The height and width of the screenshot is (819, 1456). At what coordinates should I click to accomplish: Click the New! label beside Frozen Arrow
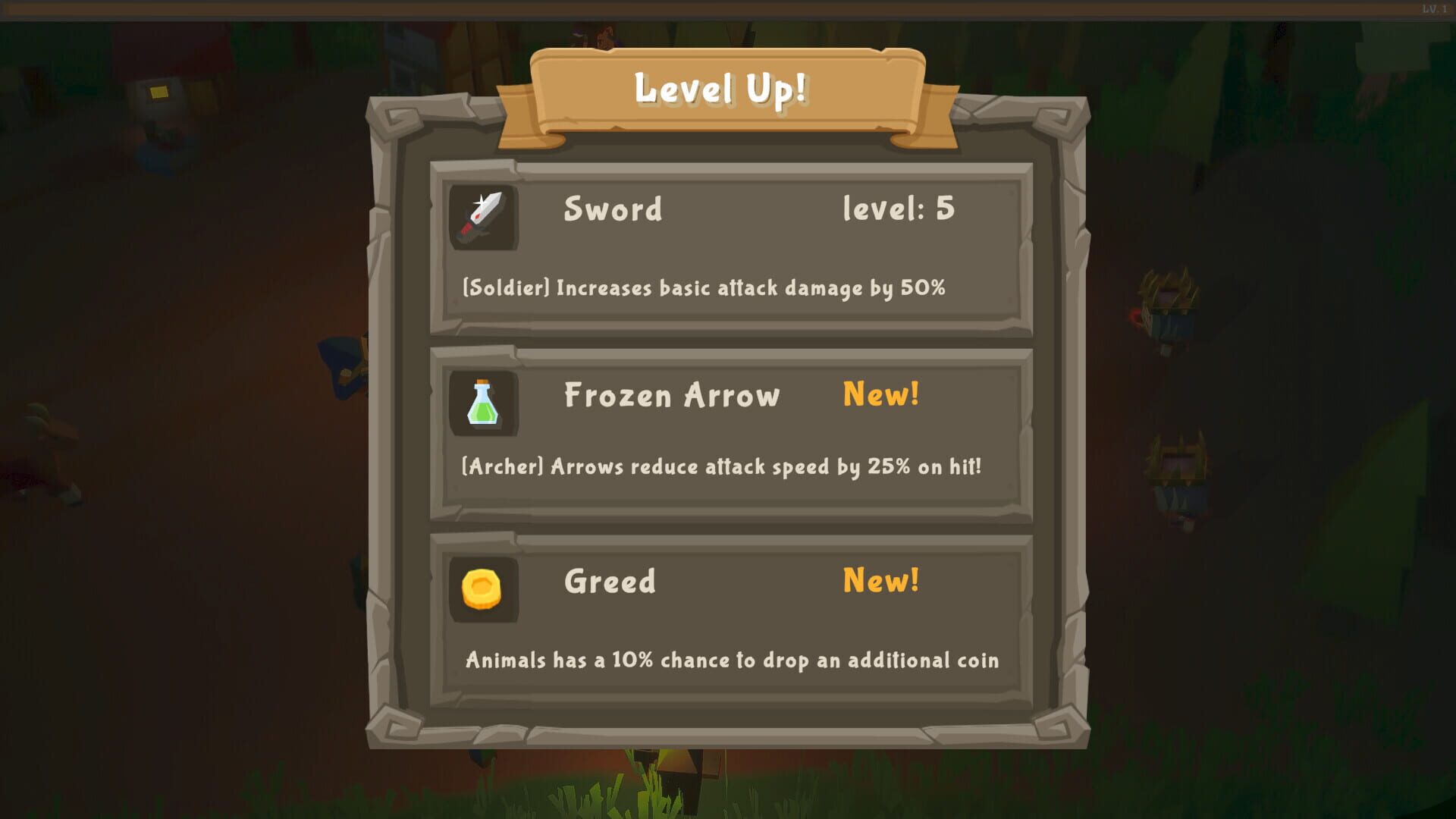[880, 394]
